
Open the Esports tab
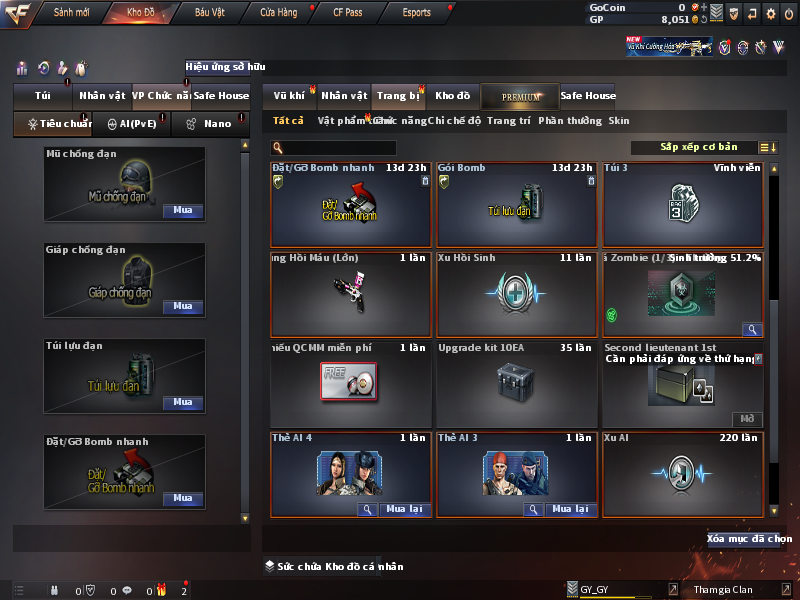point(416,13)
